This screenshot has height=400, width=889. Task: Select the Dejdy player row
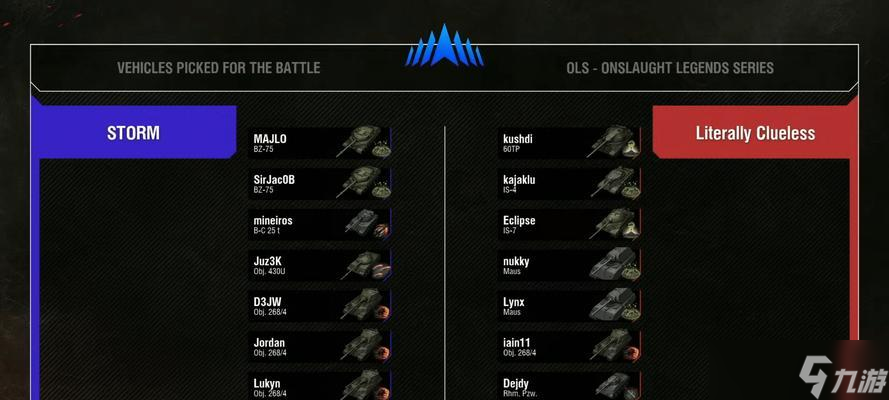click(x=569, y=386)
